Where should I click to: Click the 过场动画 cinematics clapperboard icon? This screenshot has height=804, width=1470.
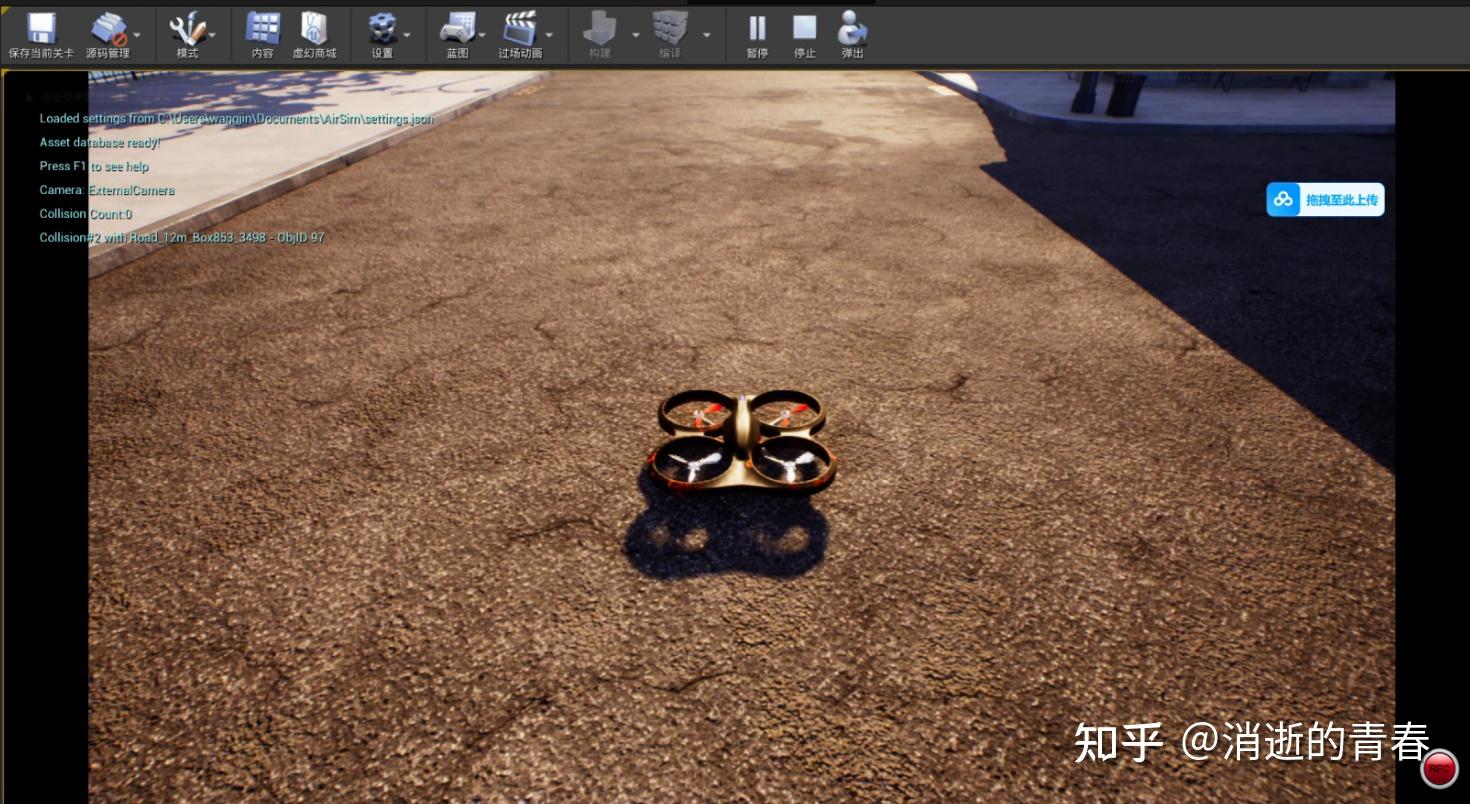coord(522,27)
